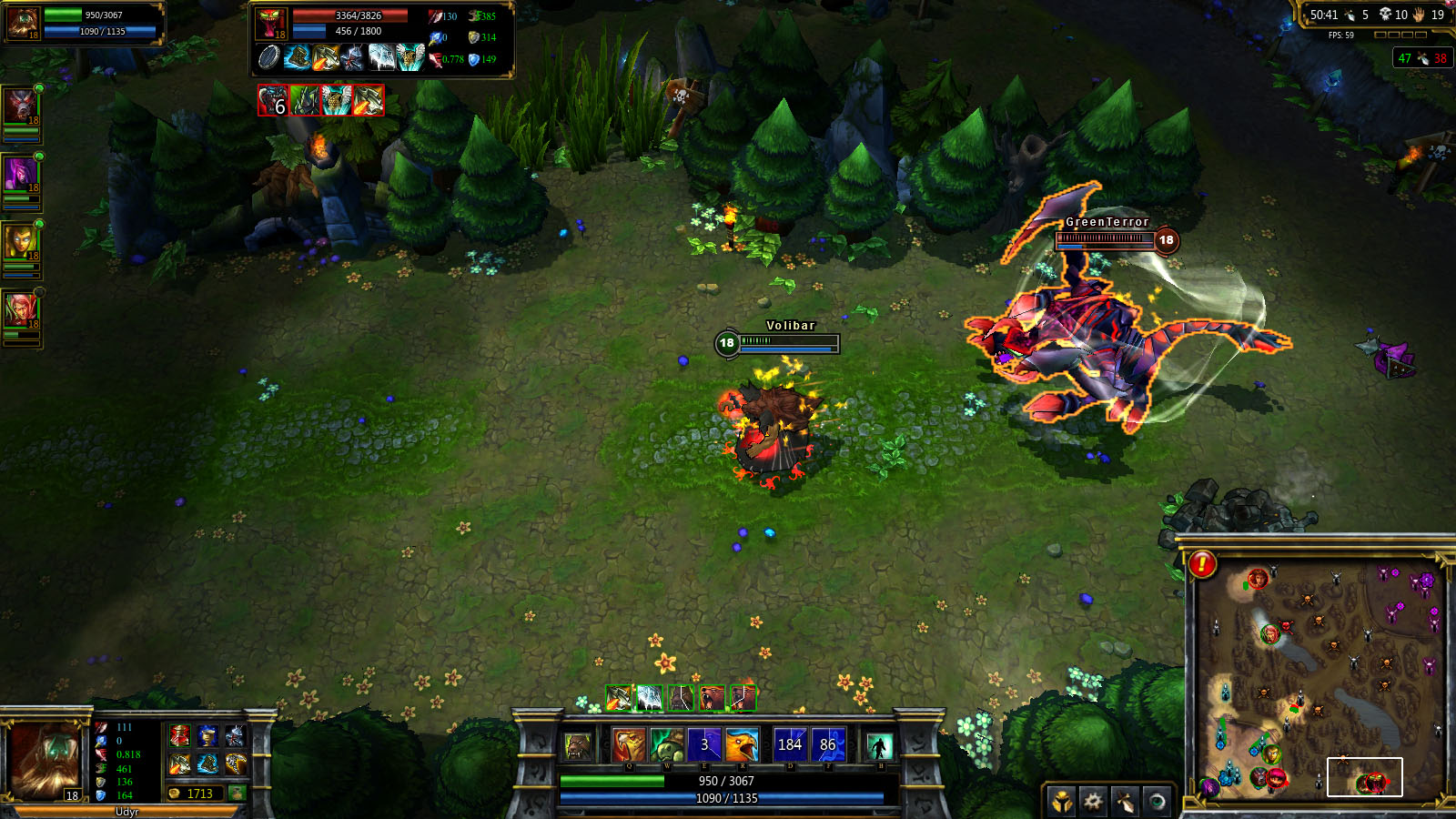Viewport: 1456px width, 819px height.
Task: Open the shop via the gold counter
Action: pos(195,794)
